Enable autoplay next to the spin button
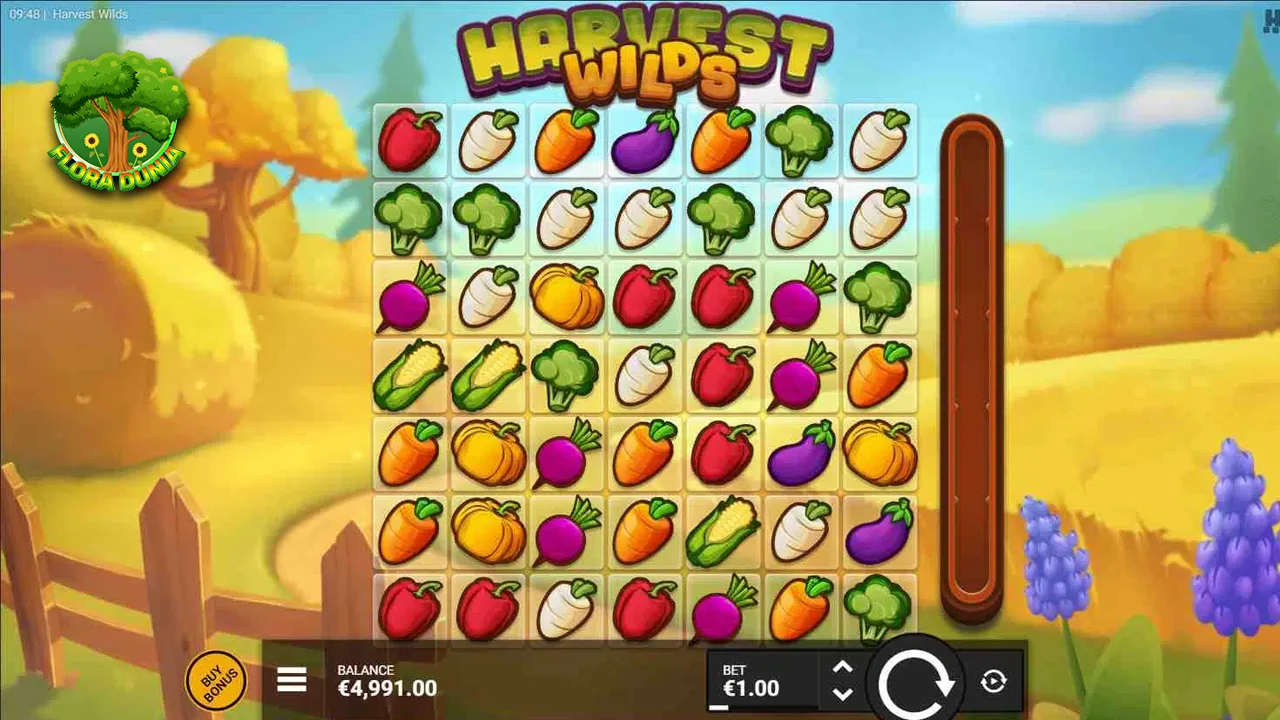Image resolution: width=1280 pixels, height=720 pixels. pyautogui.click(x=994, y=681)
